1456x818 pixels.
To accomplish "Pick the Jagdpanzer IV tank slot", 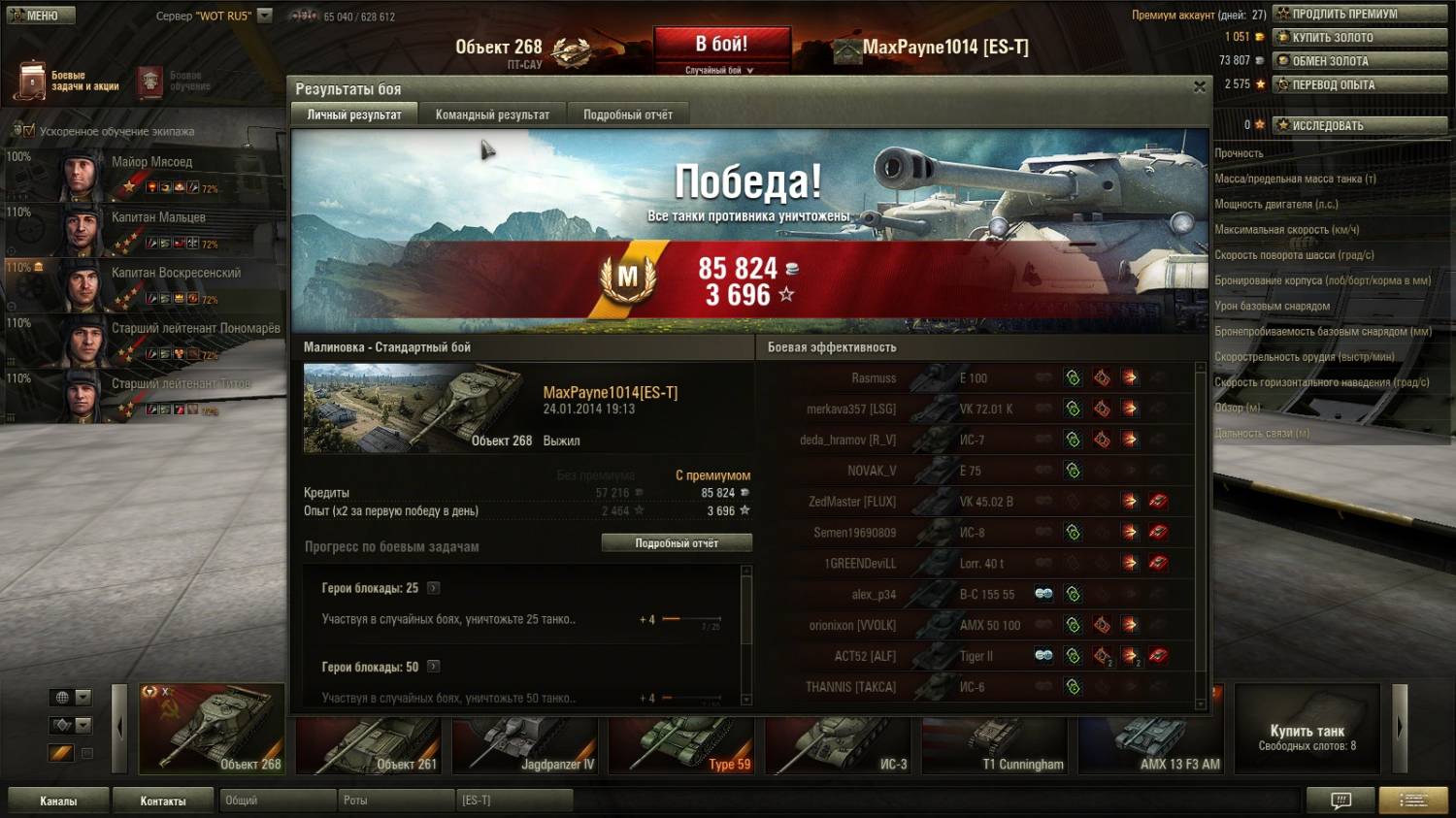I will 526,746.
